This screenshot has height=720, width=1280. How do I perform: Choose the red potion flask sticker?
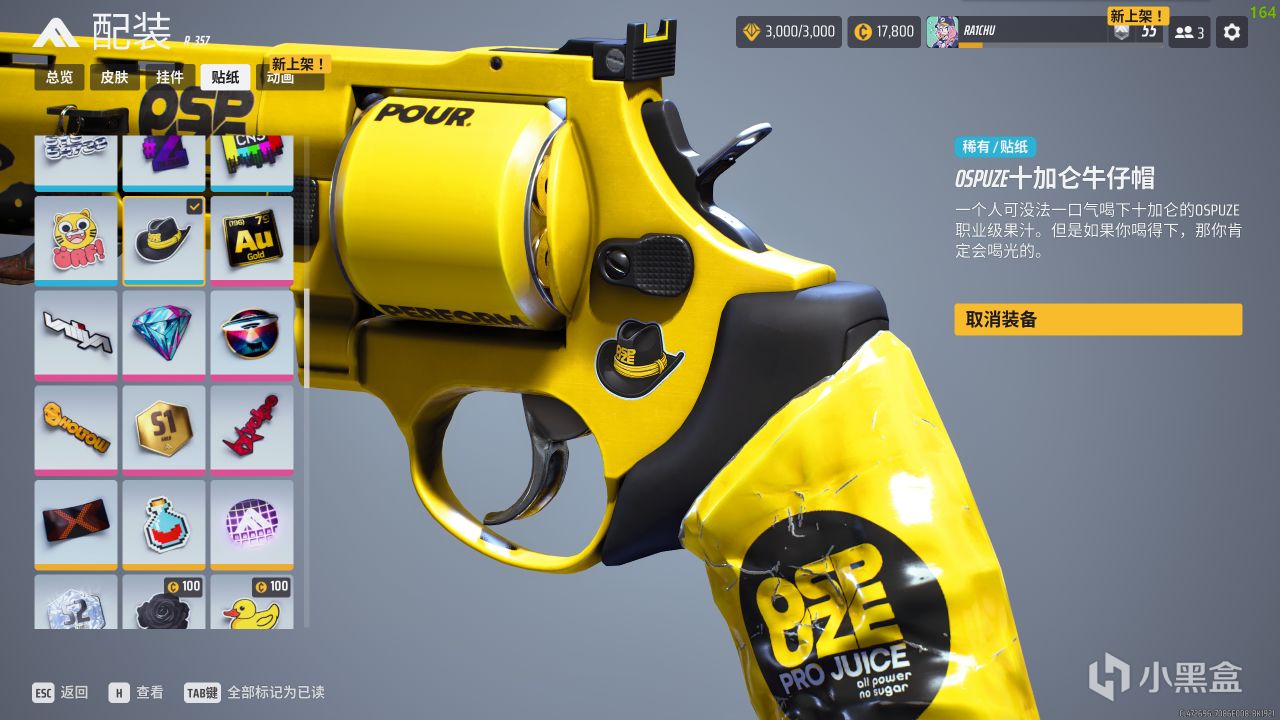(164, 523)
